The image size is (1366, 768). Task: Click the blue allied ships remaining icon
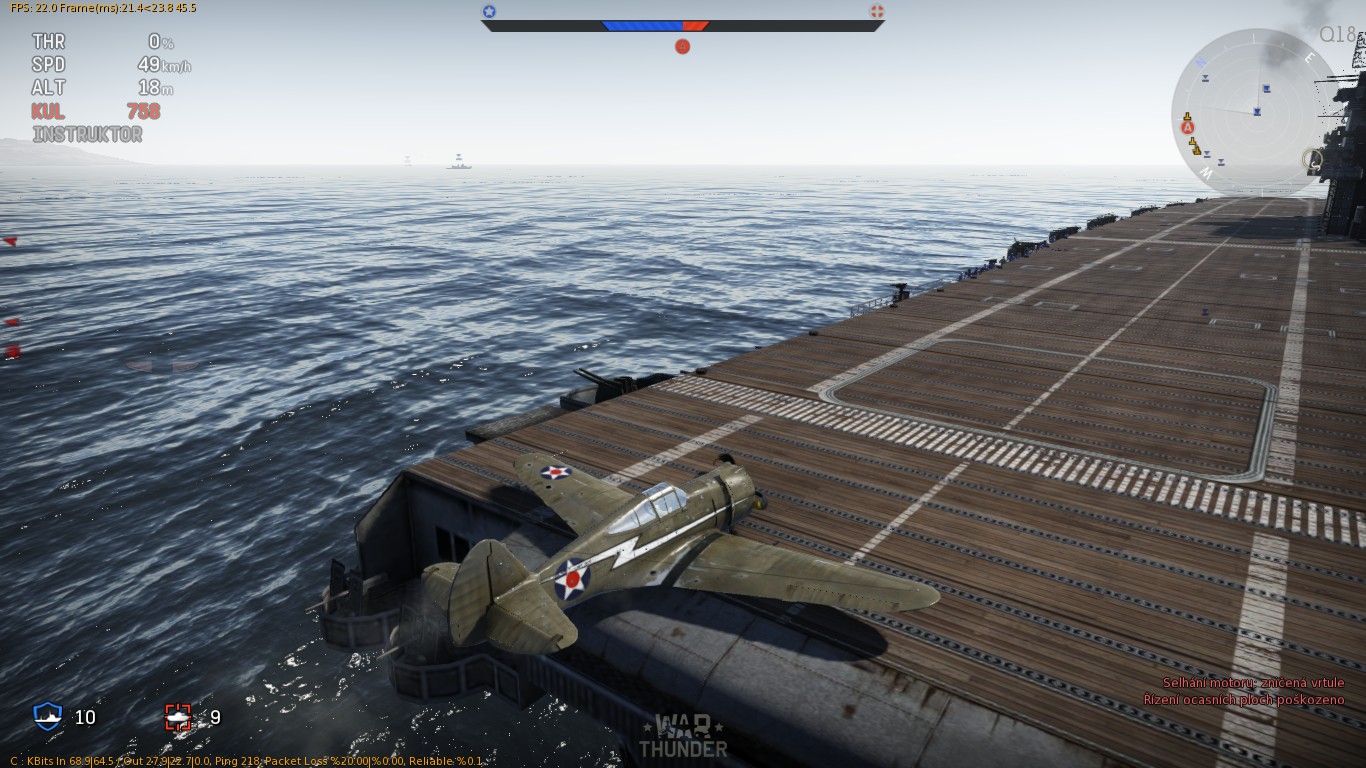click(x=47, y=716)
